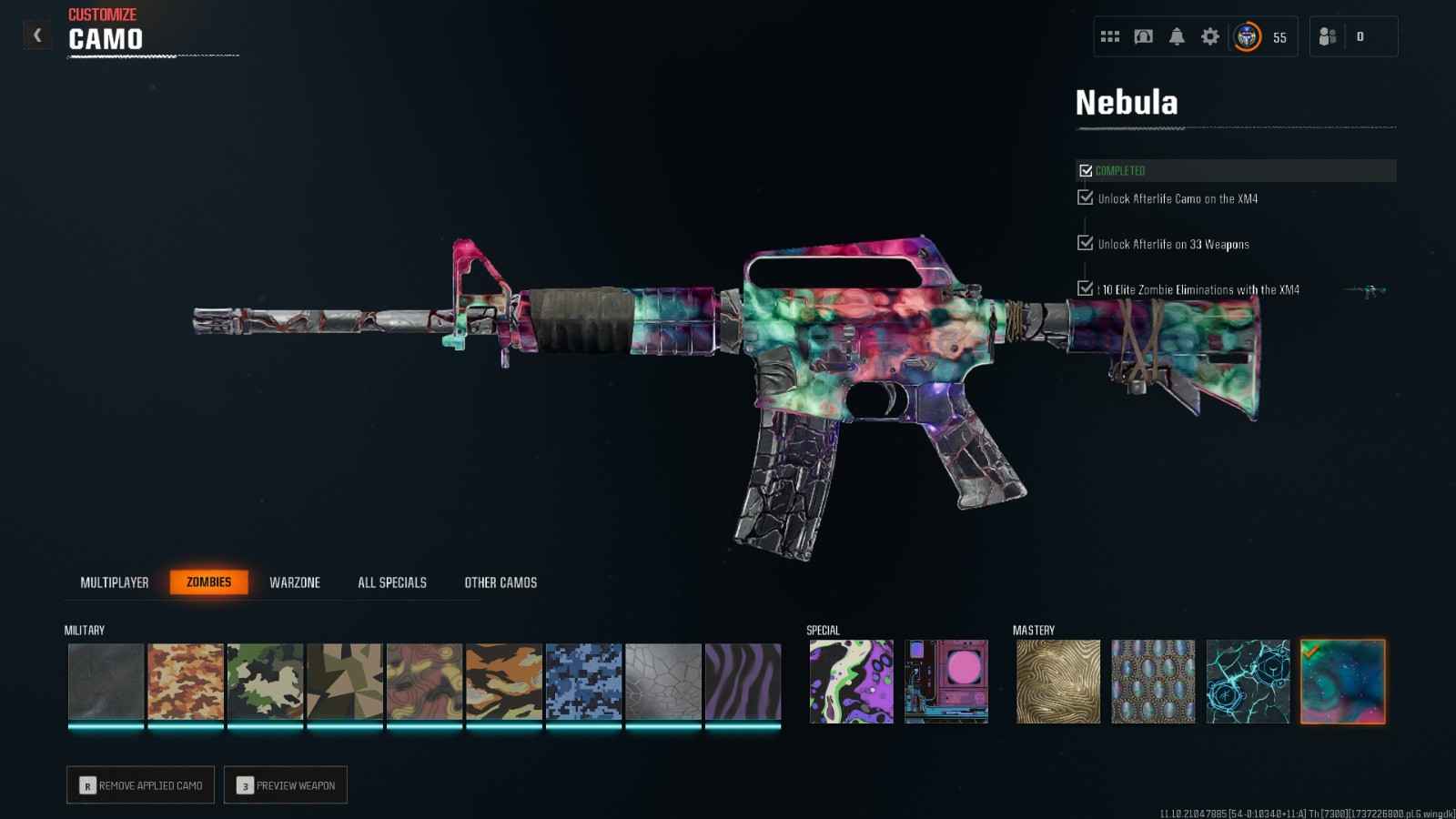Image resolution: width=1456 pixels, height=819 pixels.
Task: Open the notifications bell
Action: tap(1177, 36)
